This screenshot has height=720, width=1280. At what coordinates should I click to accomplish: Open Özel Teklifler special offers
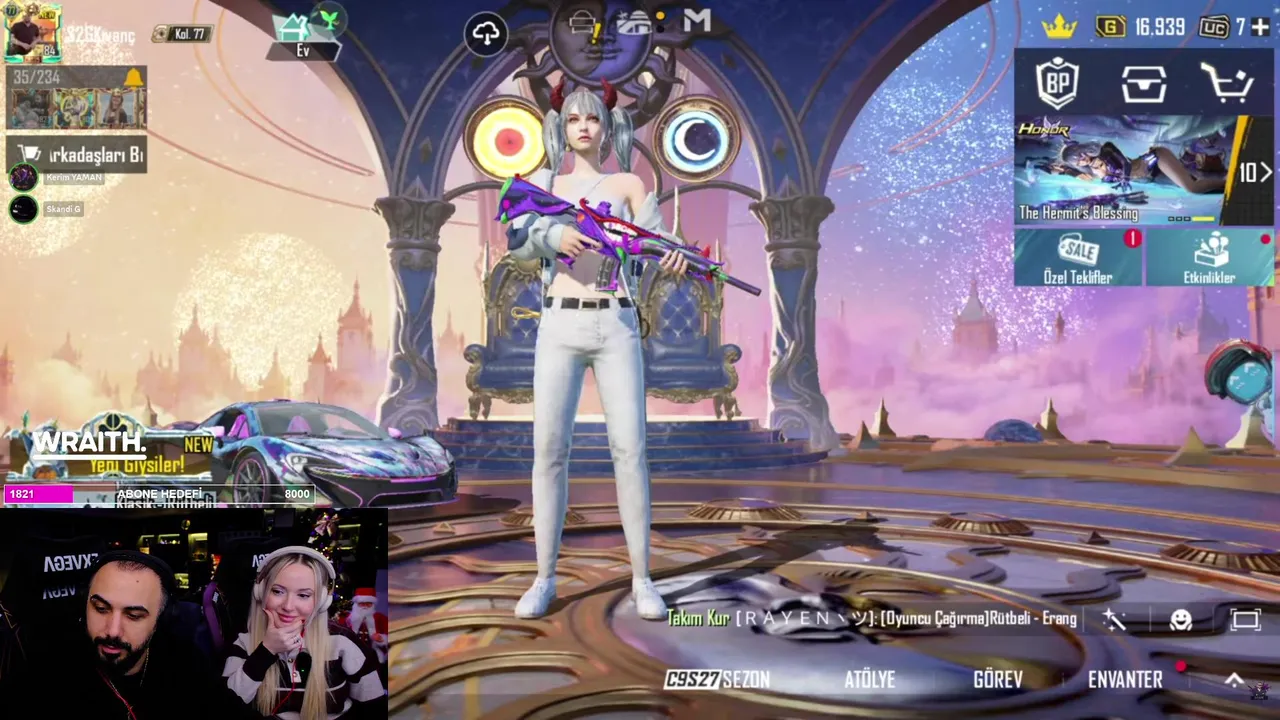point(1078,258)
